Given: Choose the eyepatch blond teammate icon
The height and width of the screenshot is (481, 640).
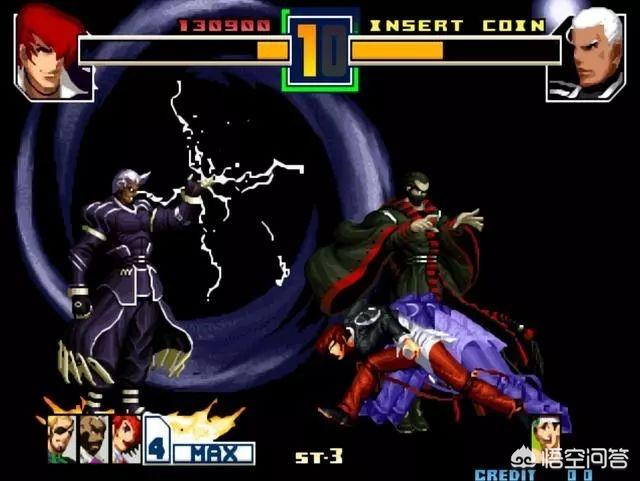Looking at the screenshot, I should tap(61, 437).
